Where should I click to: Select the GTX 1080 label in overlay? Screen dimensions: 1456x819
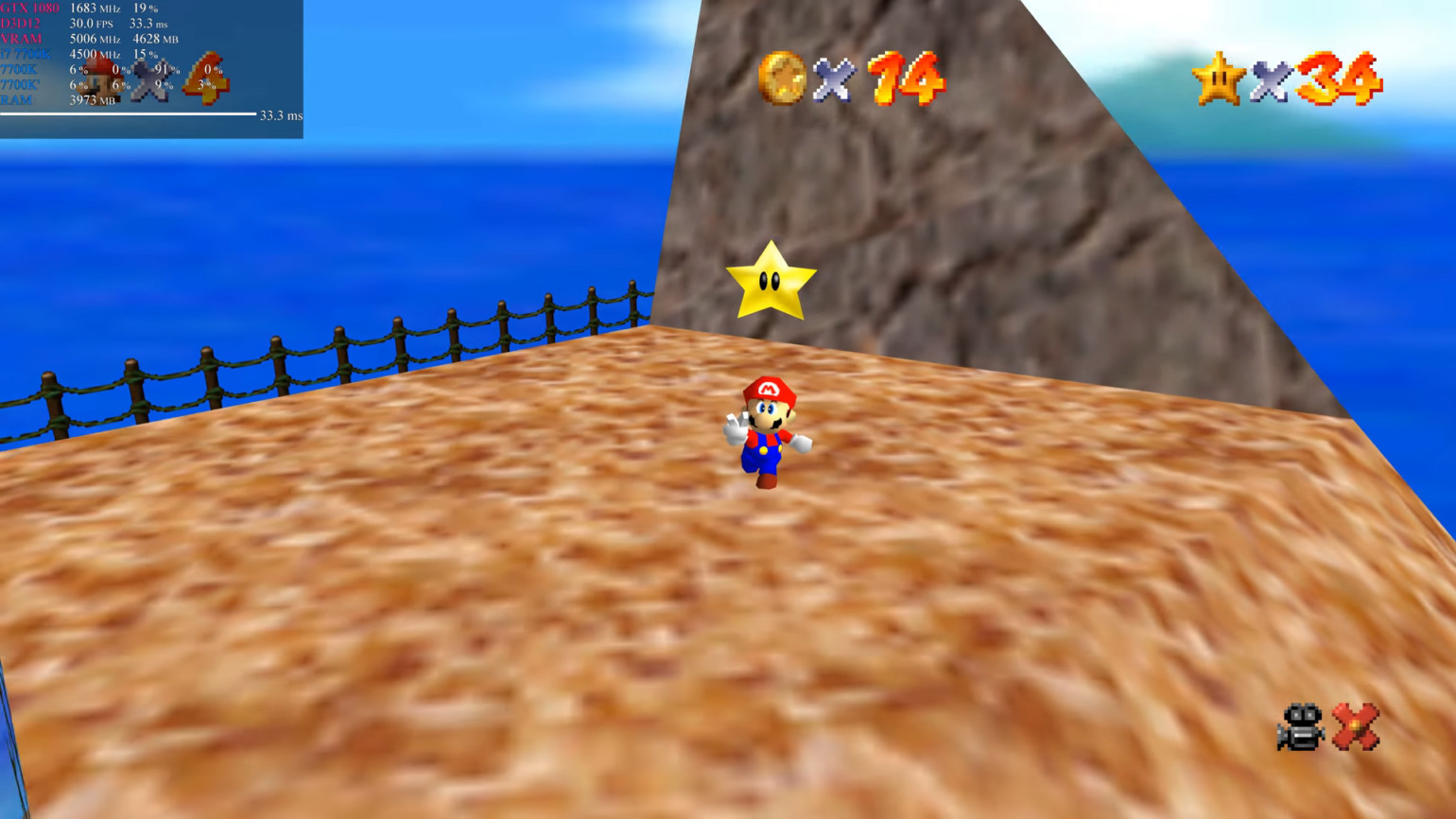pos(28,9)
